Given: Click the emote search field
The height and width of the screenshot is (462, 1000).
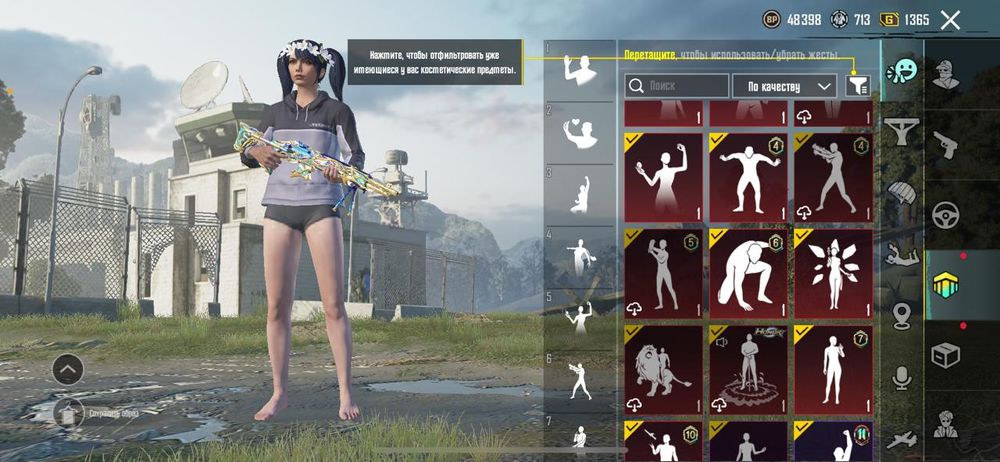Looking at the screenshot, I should [x=677, y=86].
